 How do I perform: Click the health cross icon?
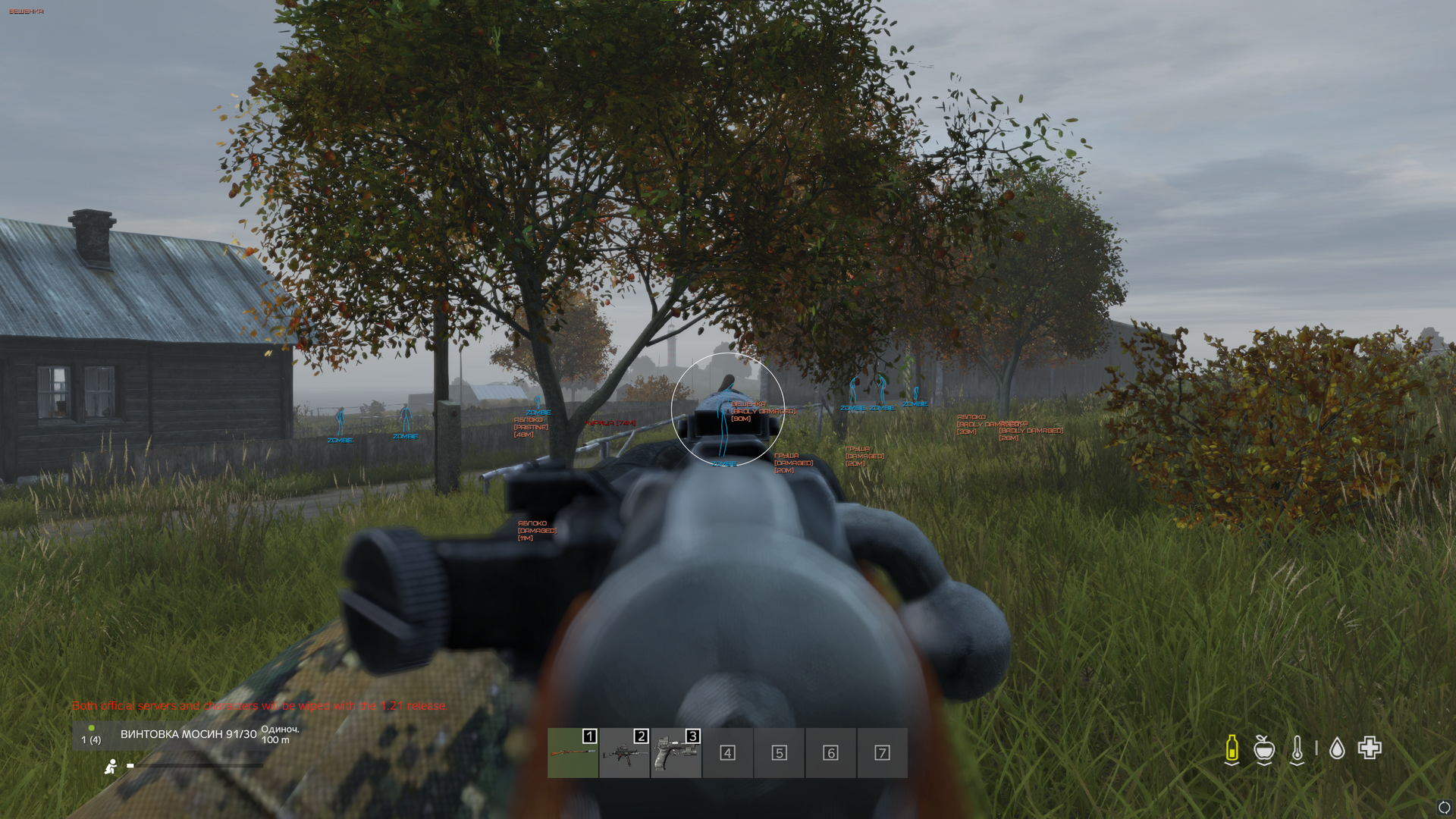coord(1370,748)
